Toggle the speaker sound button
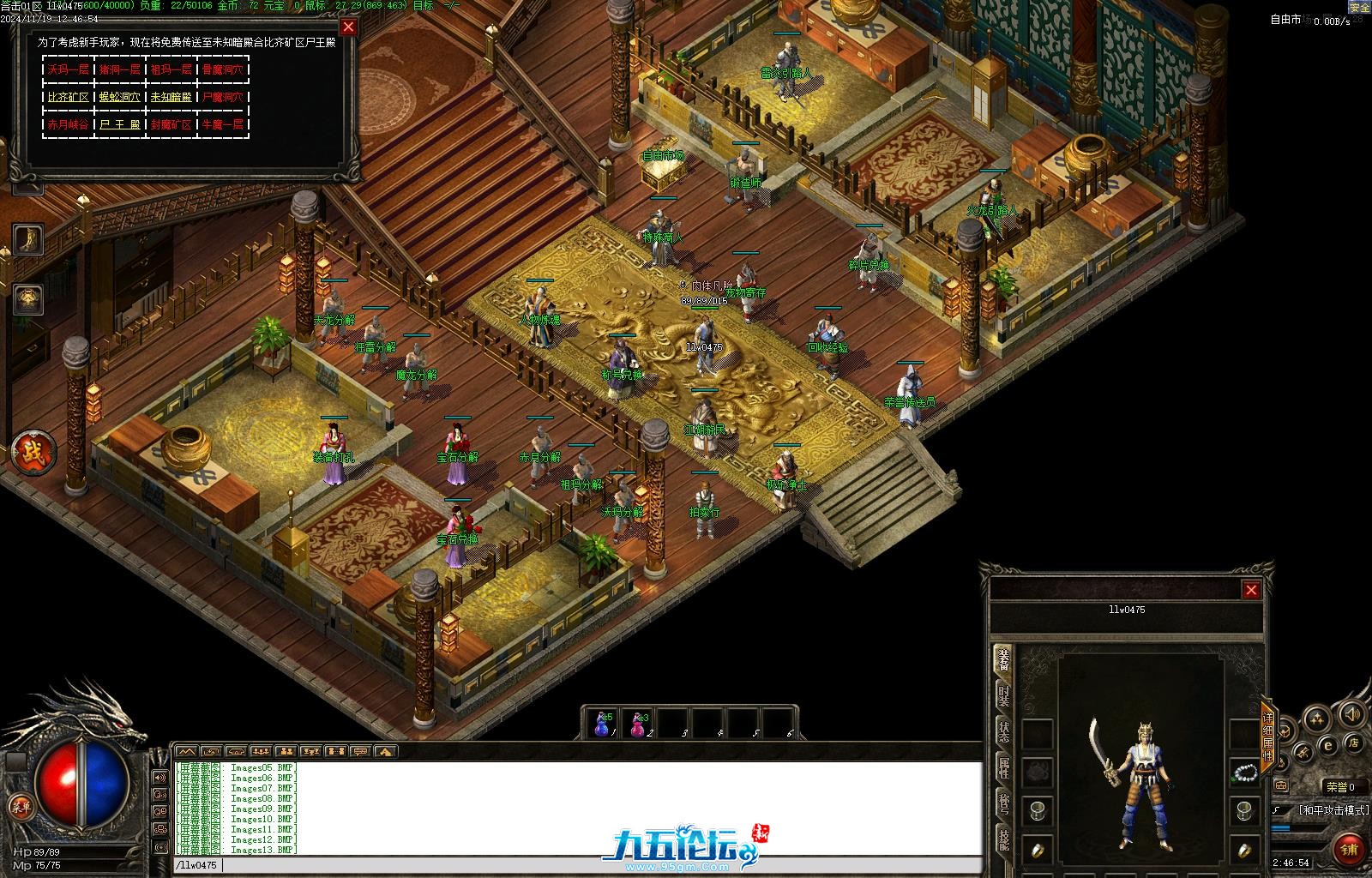This screenshot has height=878, width=1372. (1351, 714)
